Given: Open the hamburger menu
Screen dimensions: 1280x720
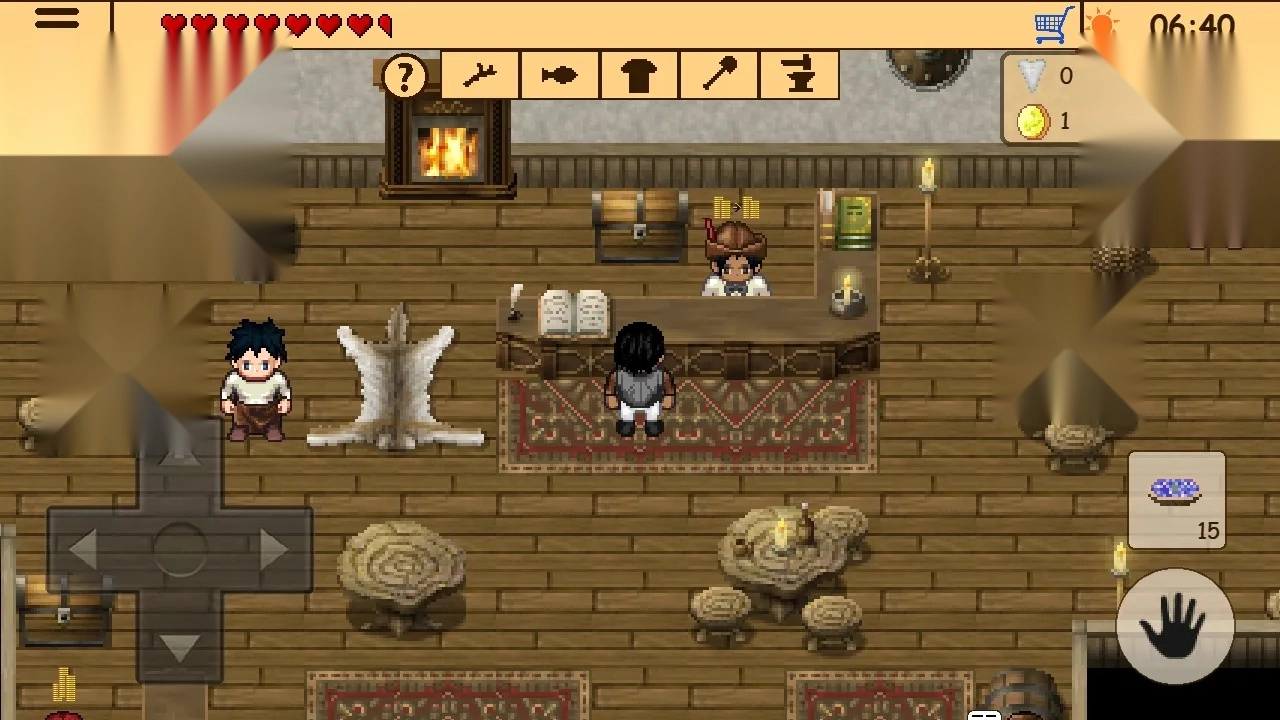Looking at the screenshot, I should coord(57,20).
